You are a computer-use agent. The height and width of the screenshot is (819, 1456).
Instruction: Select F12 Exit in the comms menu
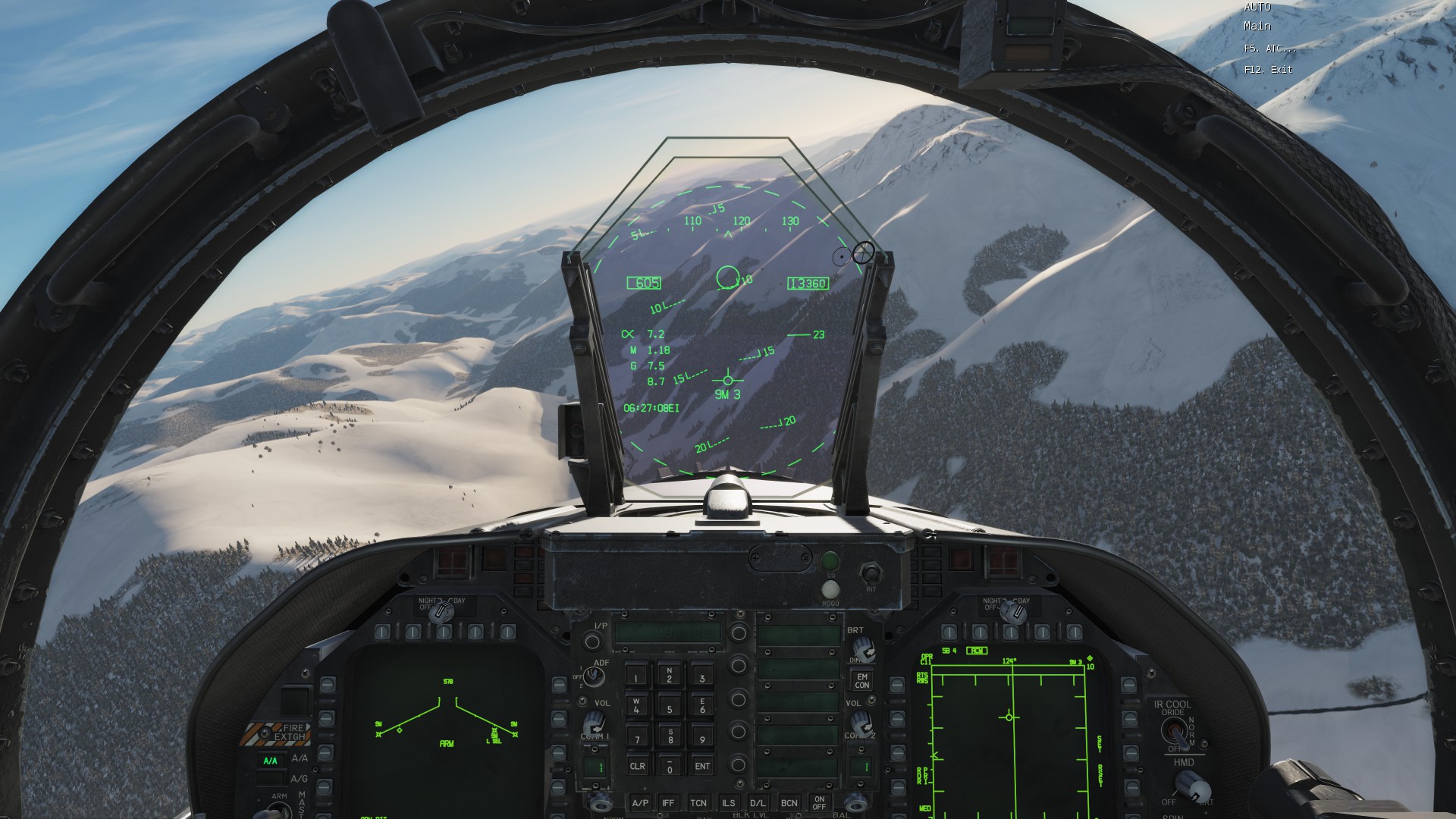pos(1268,69)
